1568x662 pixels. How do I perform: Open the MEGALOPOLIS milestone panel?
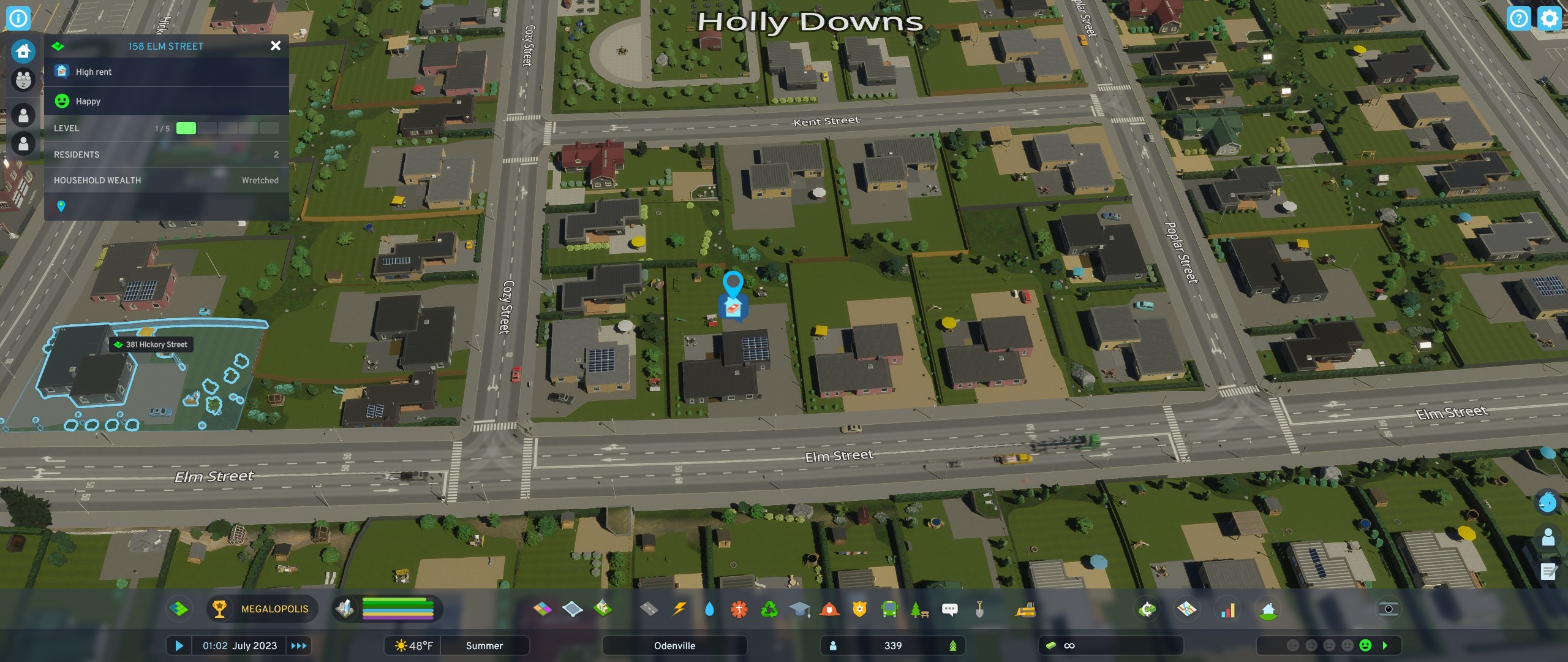tap(262, 609)
